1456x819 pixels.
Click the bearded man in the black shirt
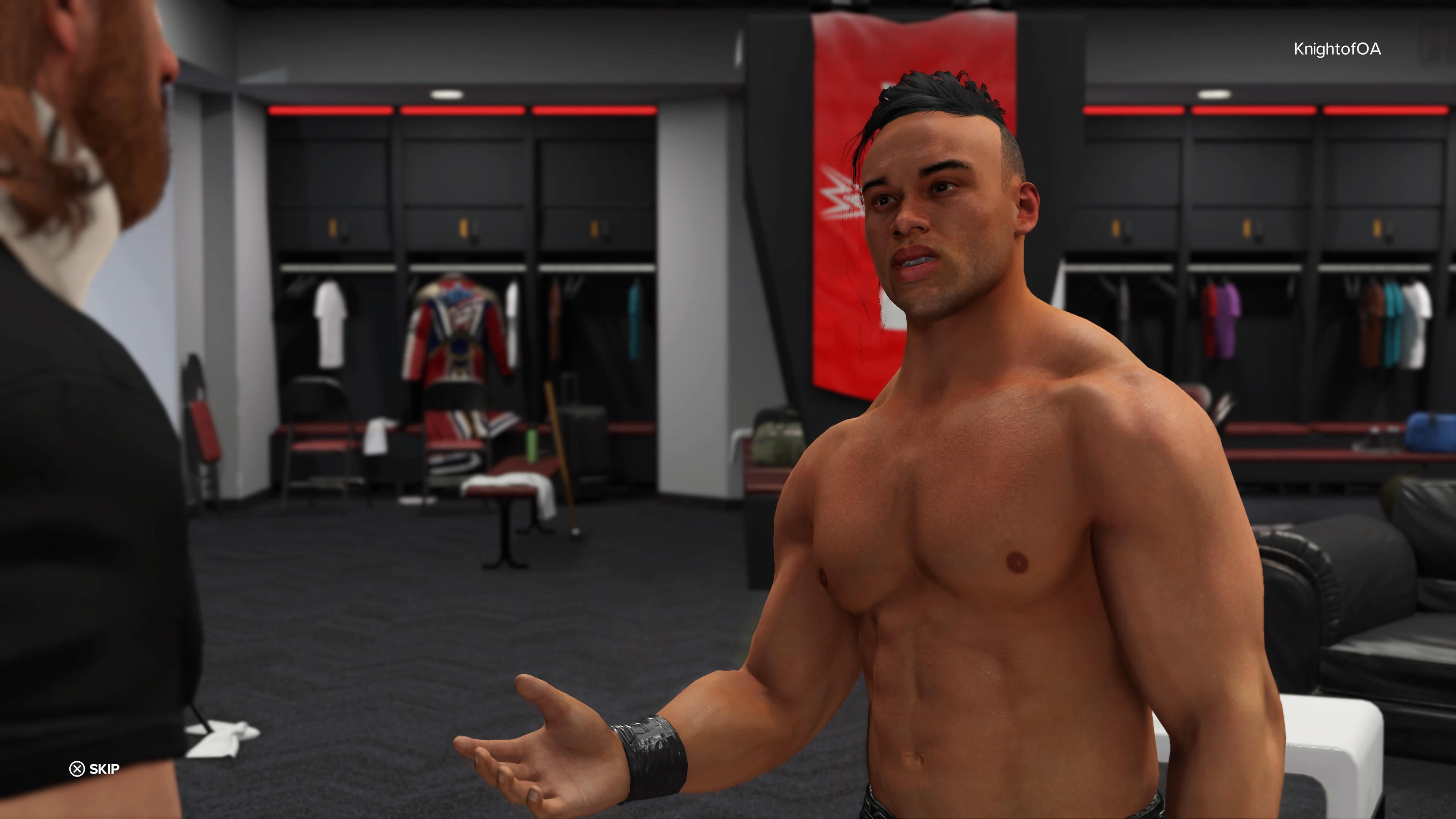(x=91, y=282)
